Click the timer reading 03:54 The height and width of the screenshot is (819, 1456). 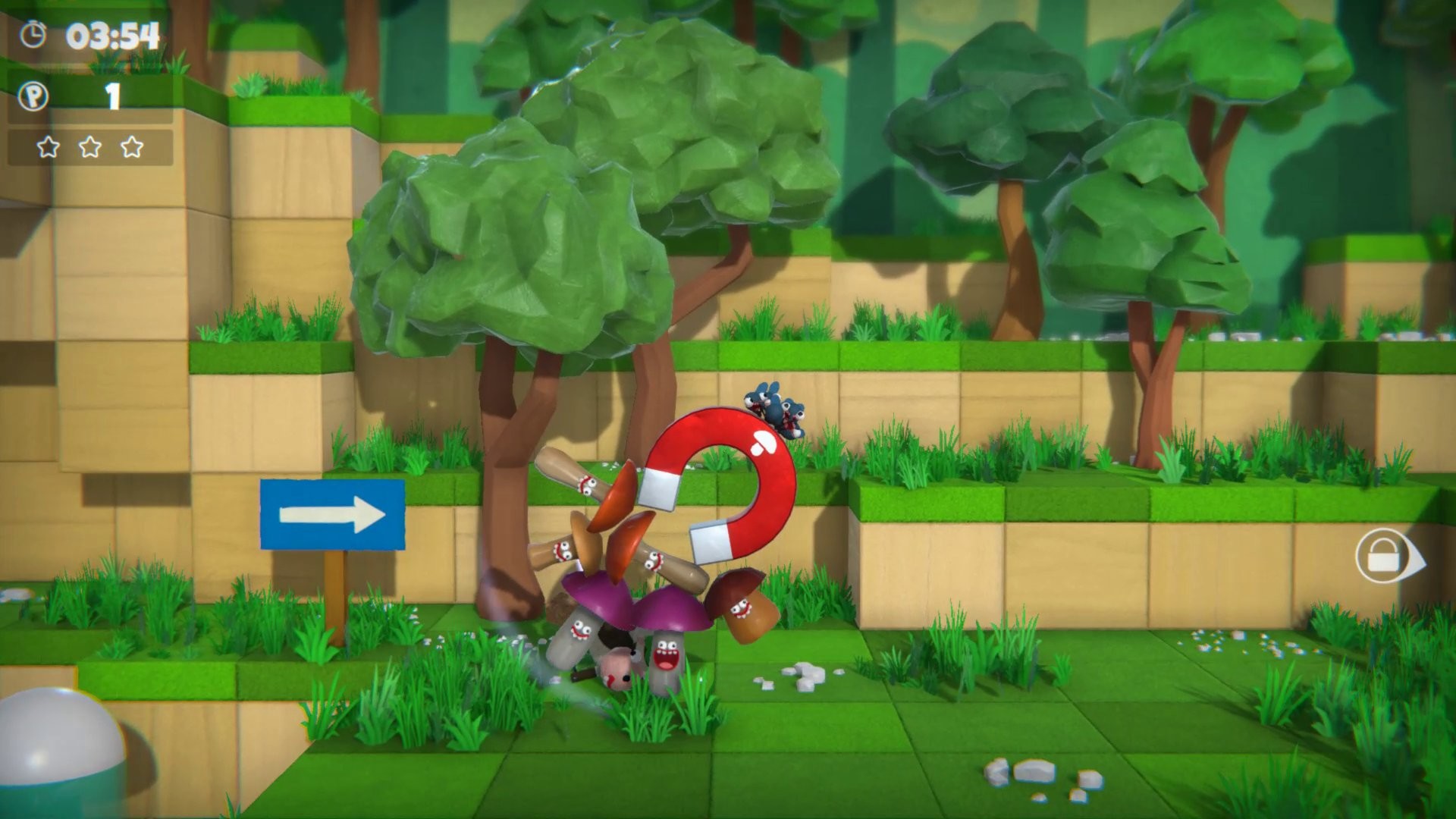click(x=111, y=33)
